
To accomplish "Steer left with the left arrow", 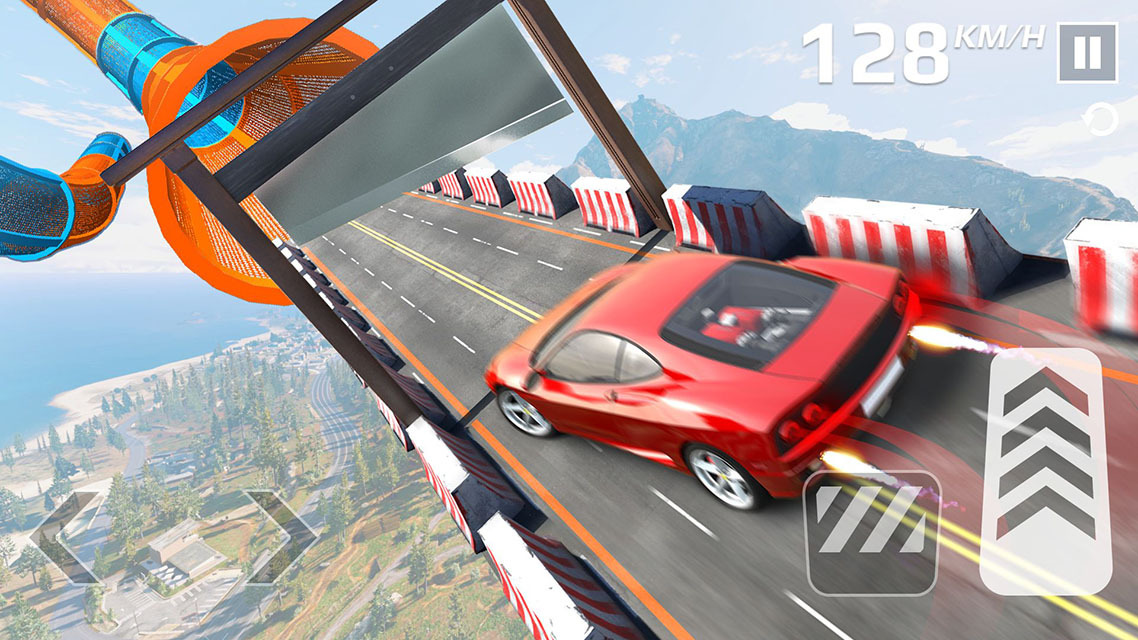I will [65, 536].
